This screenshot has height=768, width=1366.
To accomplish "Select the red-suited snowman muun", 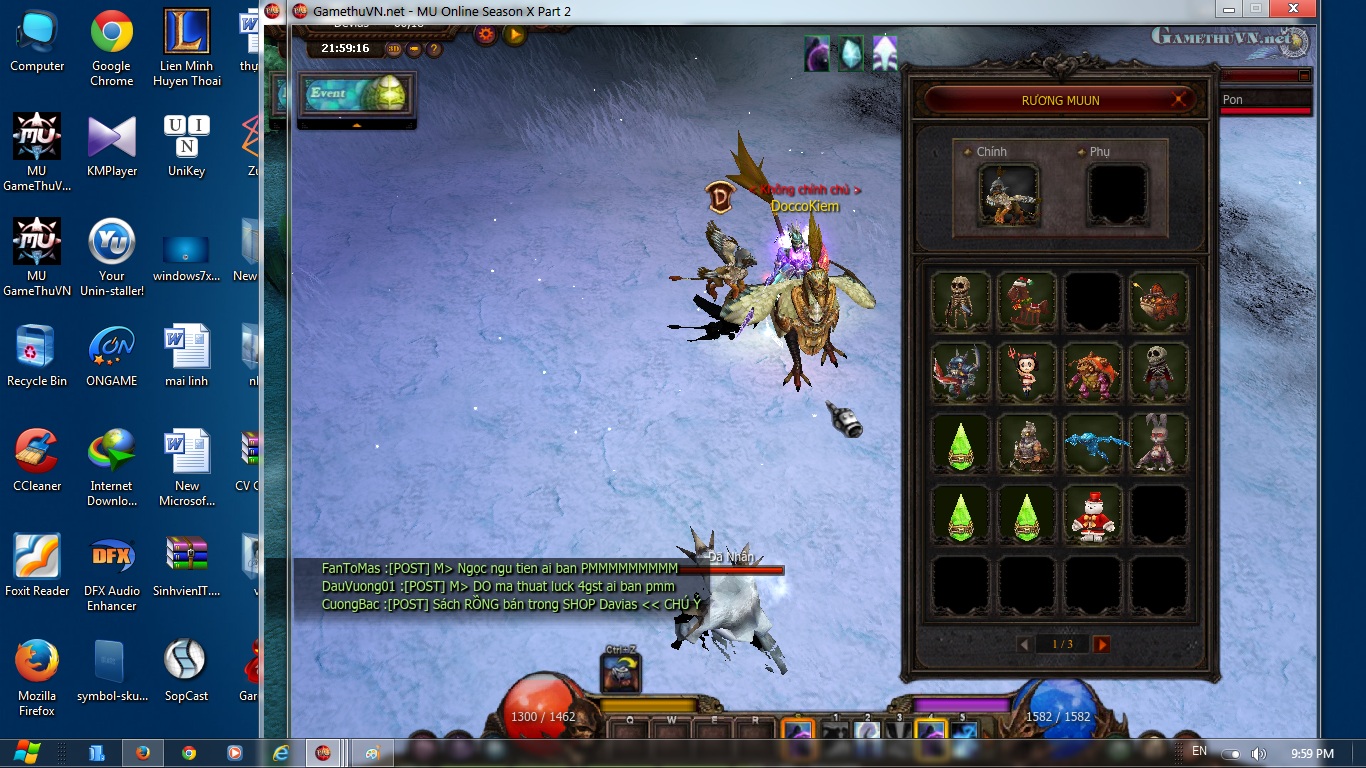I will coord(1092,514).
